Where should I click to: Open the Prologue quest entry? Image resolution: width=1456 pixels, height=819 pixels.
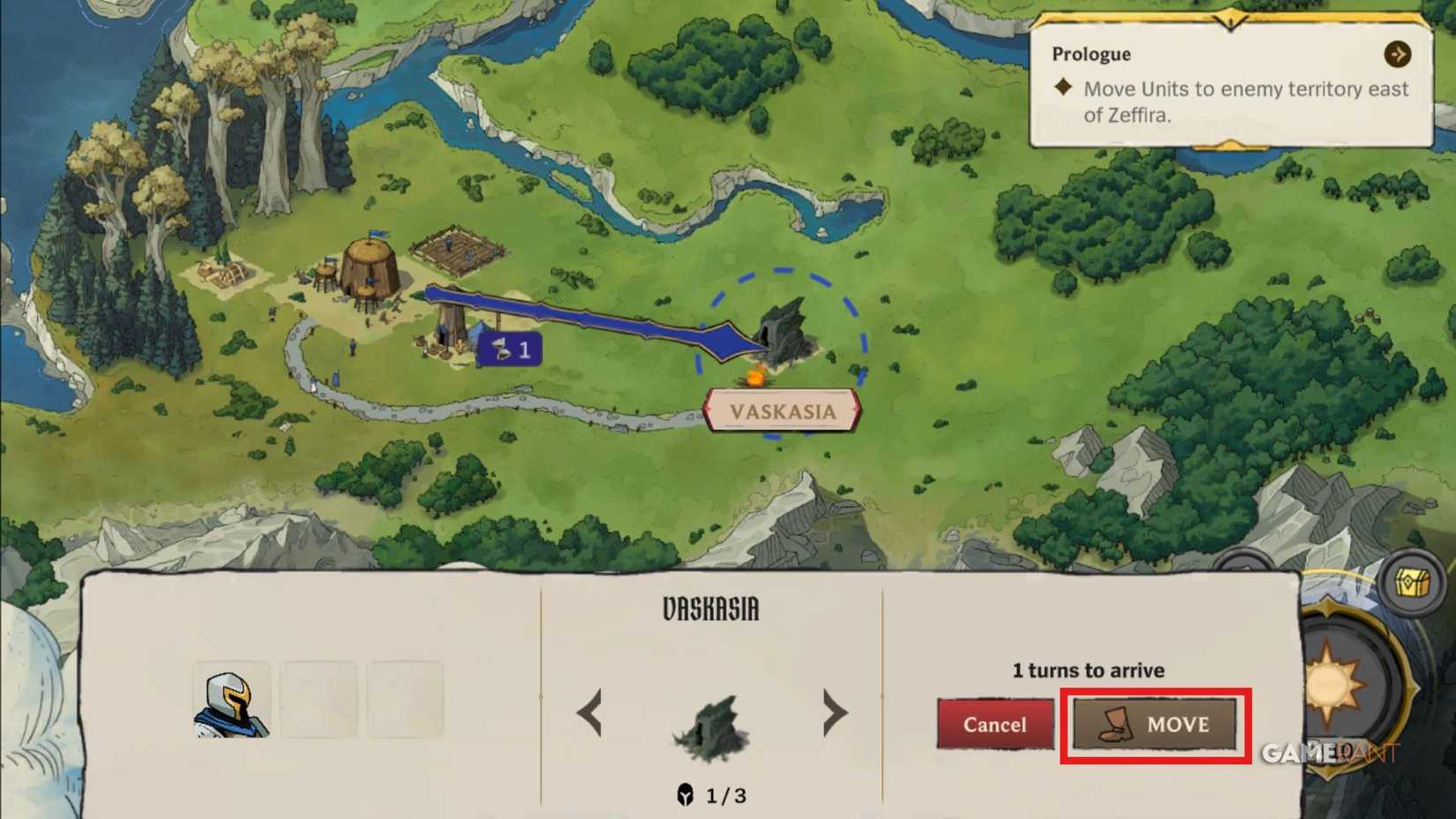1092,54
